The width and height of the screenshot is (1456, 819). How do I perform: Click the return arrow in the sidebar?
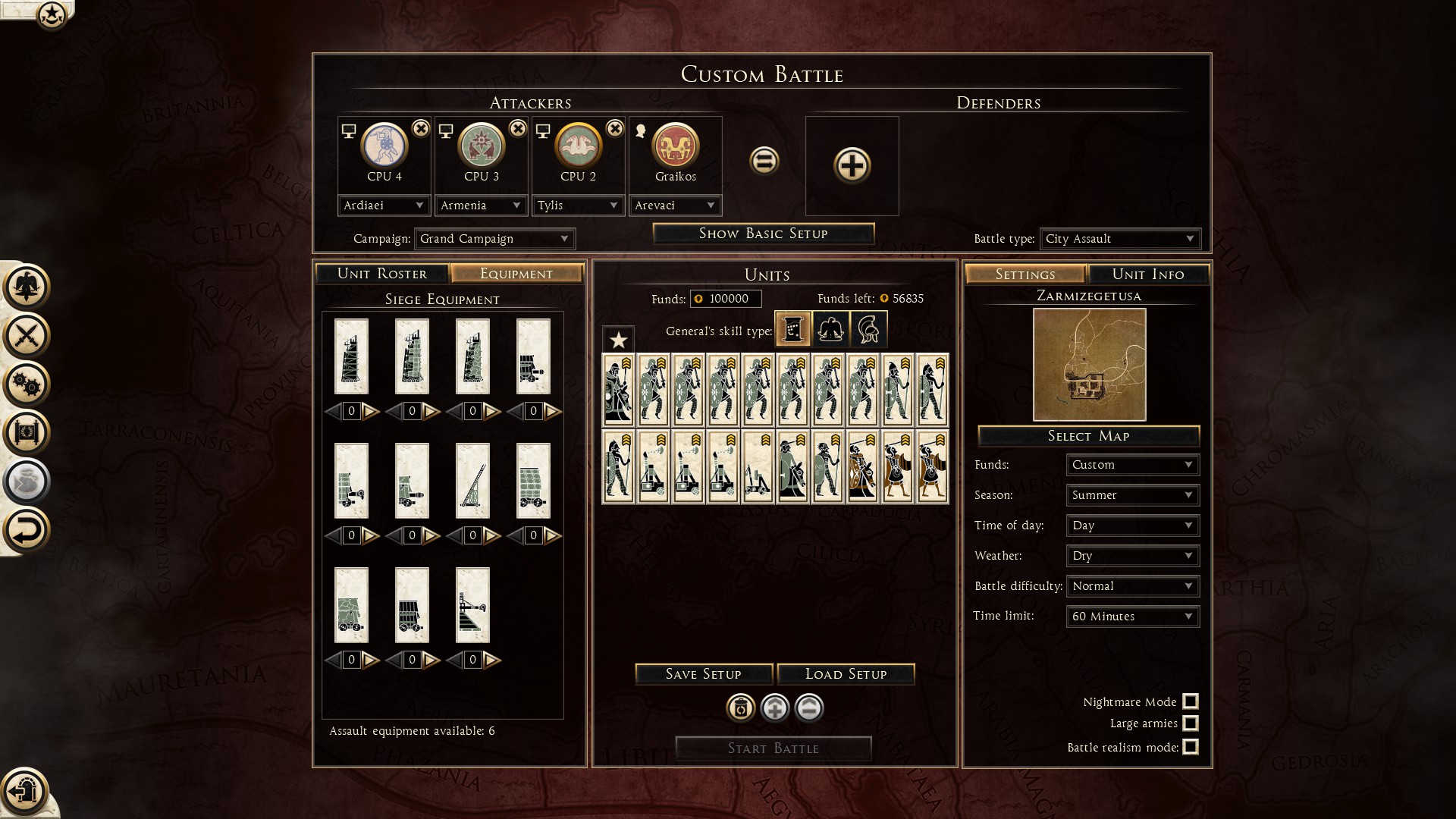(26, 530)
